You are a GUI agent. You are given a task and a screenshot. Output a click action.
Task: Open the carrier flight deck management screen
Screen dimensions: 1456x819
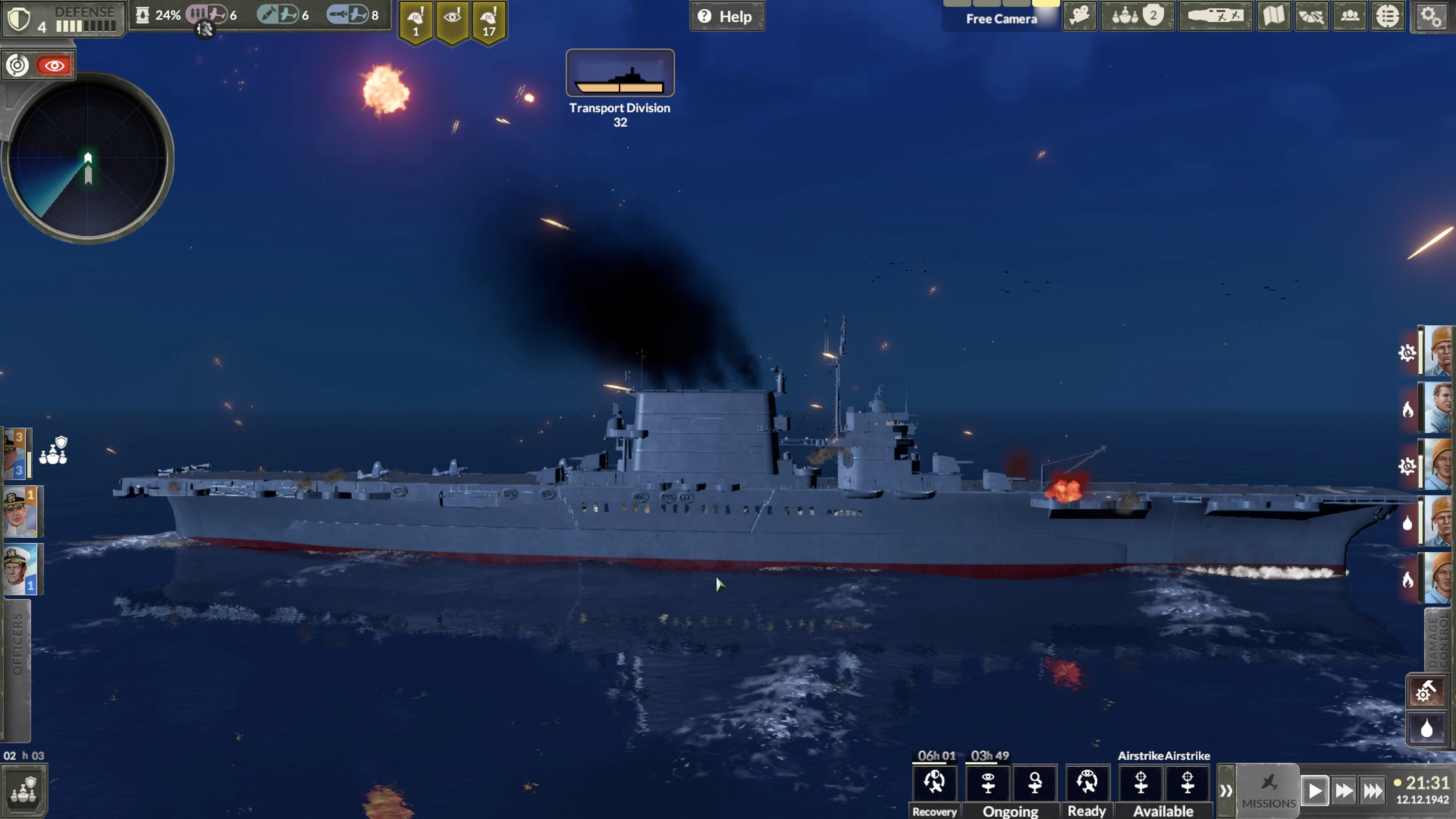1215,16
